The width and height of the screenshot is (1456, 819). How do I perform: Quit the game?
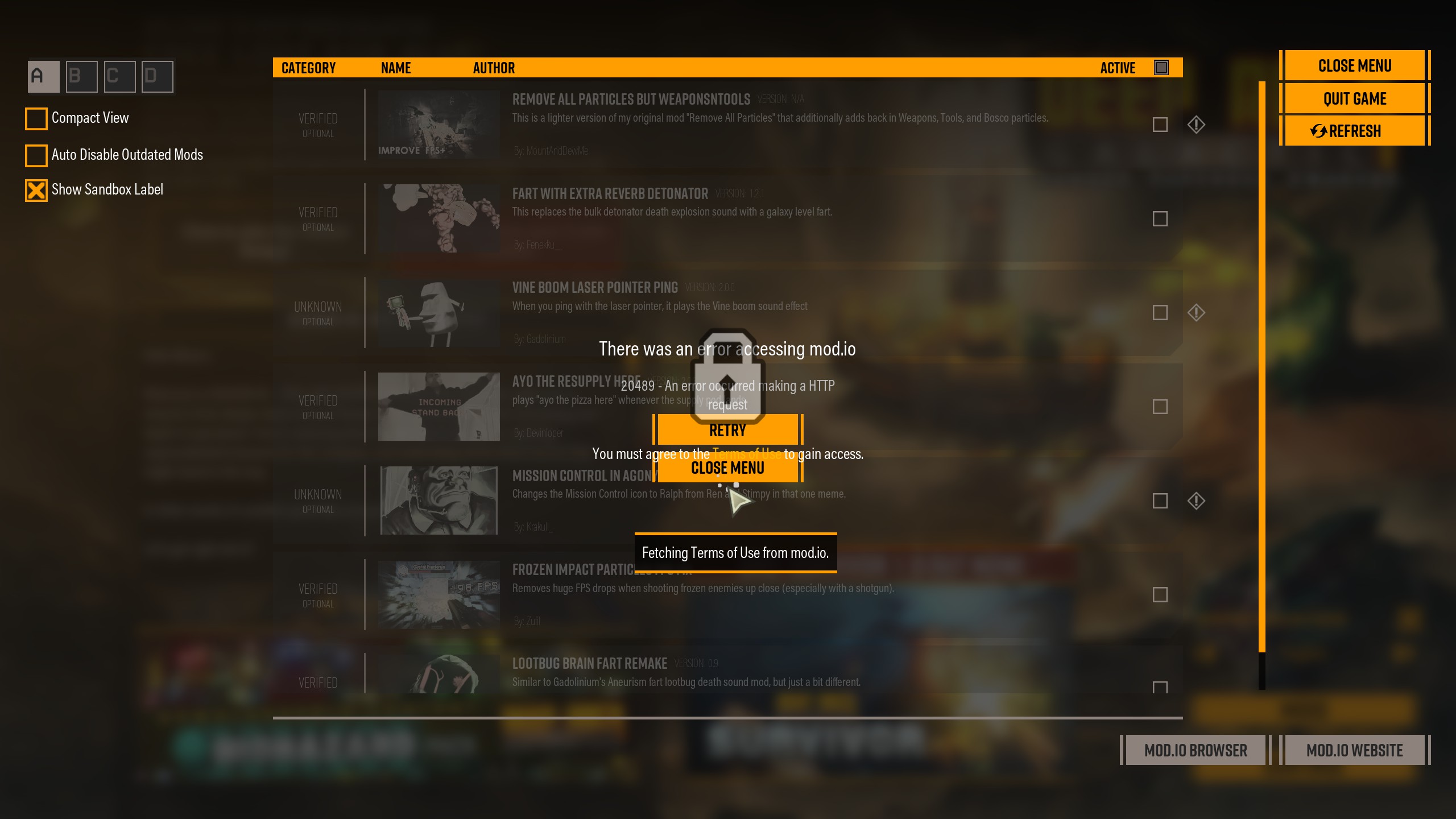click(x=1354, y=99)
